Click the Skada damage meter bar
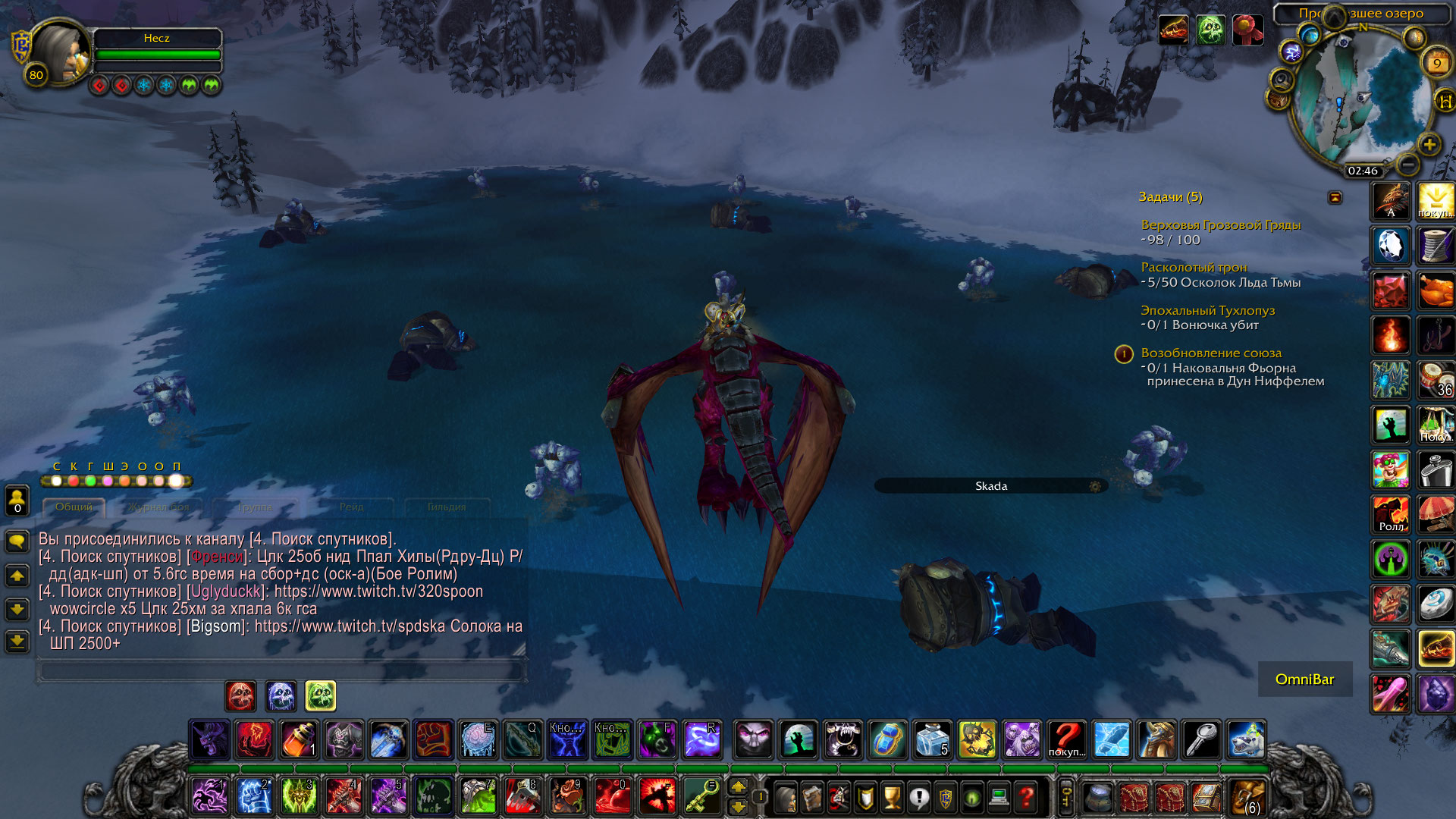This screenshot has width=1456, height=819. [990, 486]
